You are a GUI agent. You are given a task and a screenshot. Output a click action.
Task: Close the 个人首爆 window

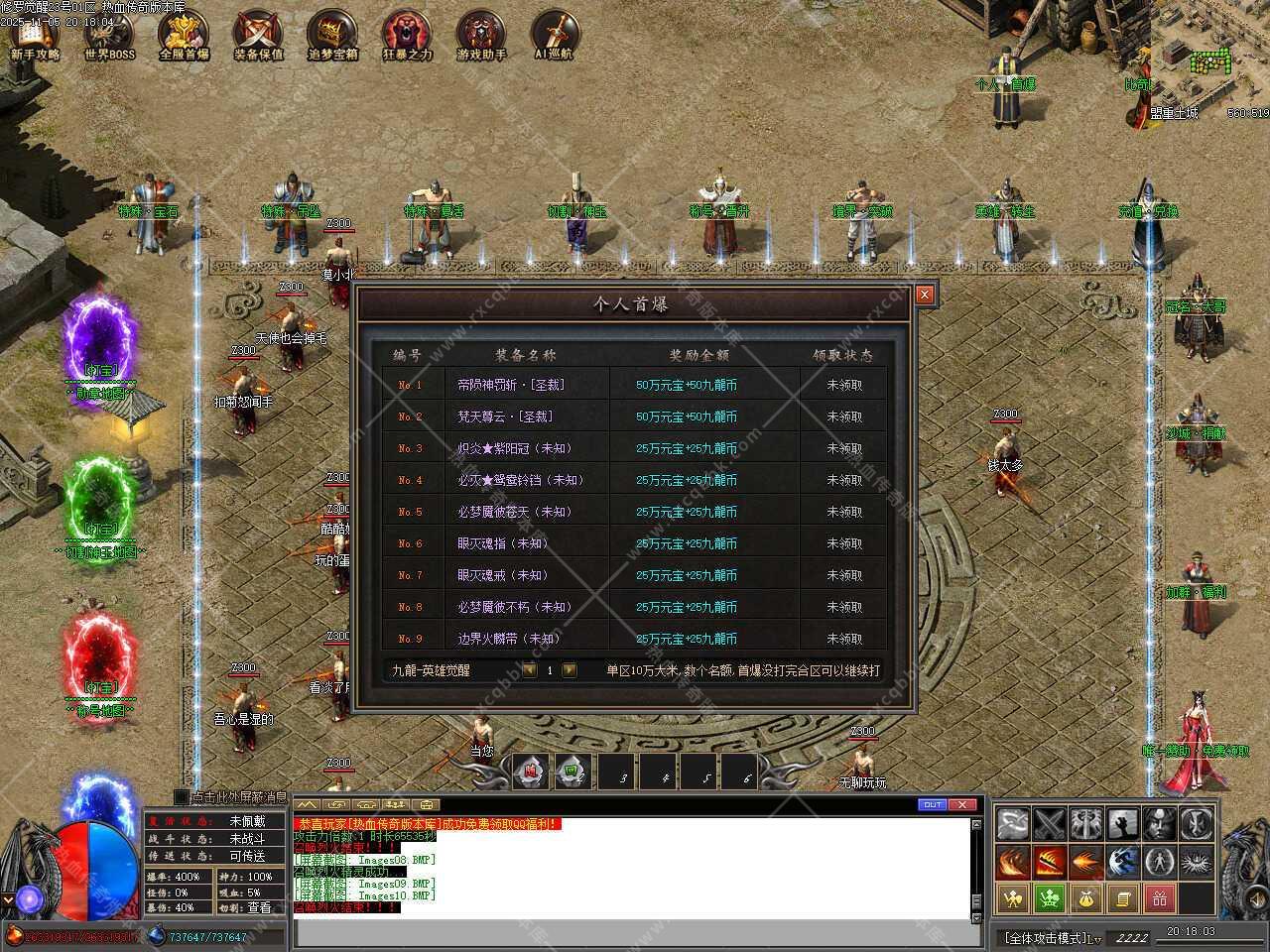coord(925,295)
